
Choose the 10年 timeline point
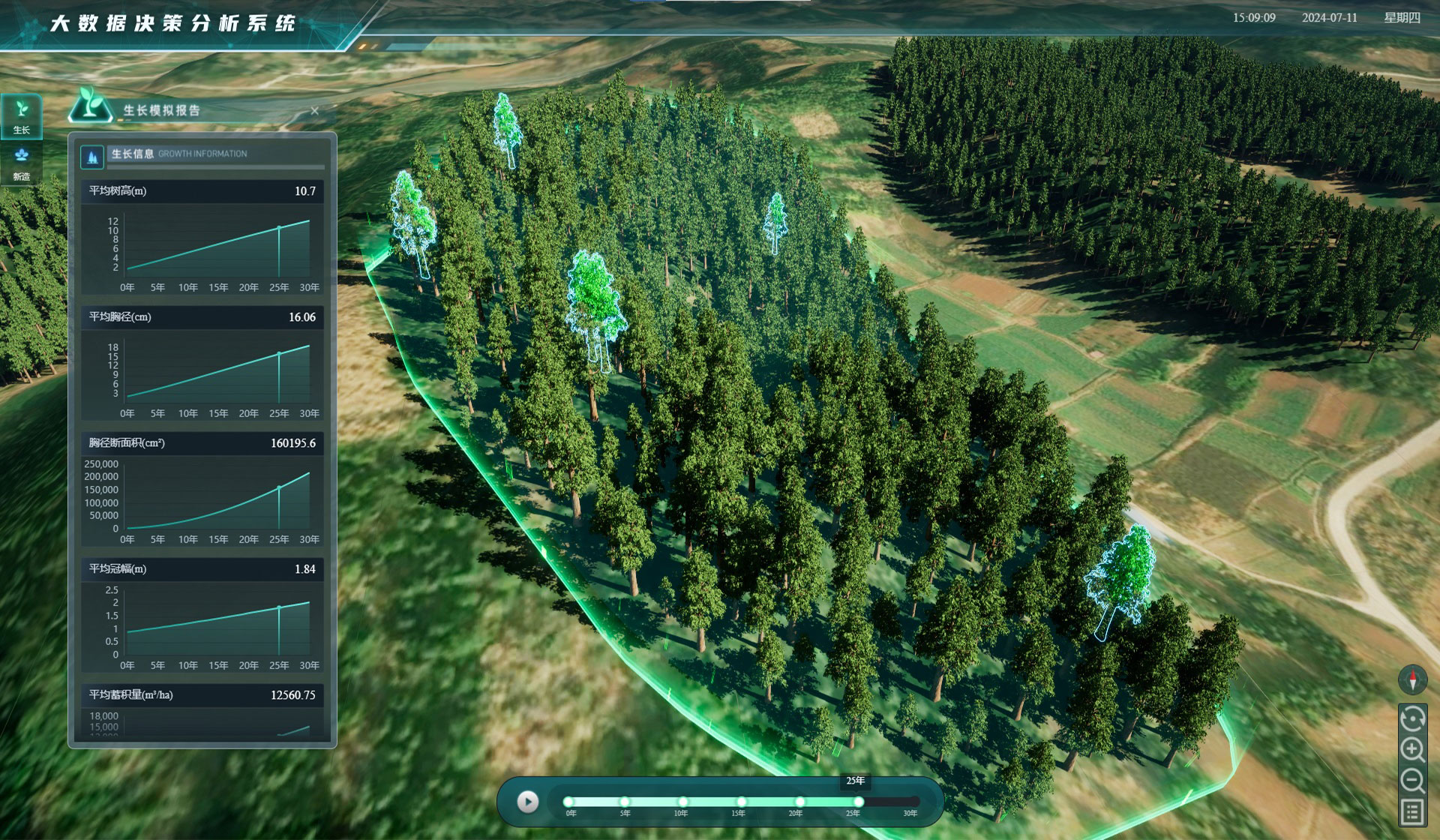pos(682,802)
